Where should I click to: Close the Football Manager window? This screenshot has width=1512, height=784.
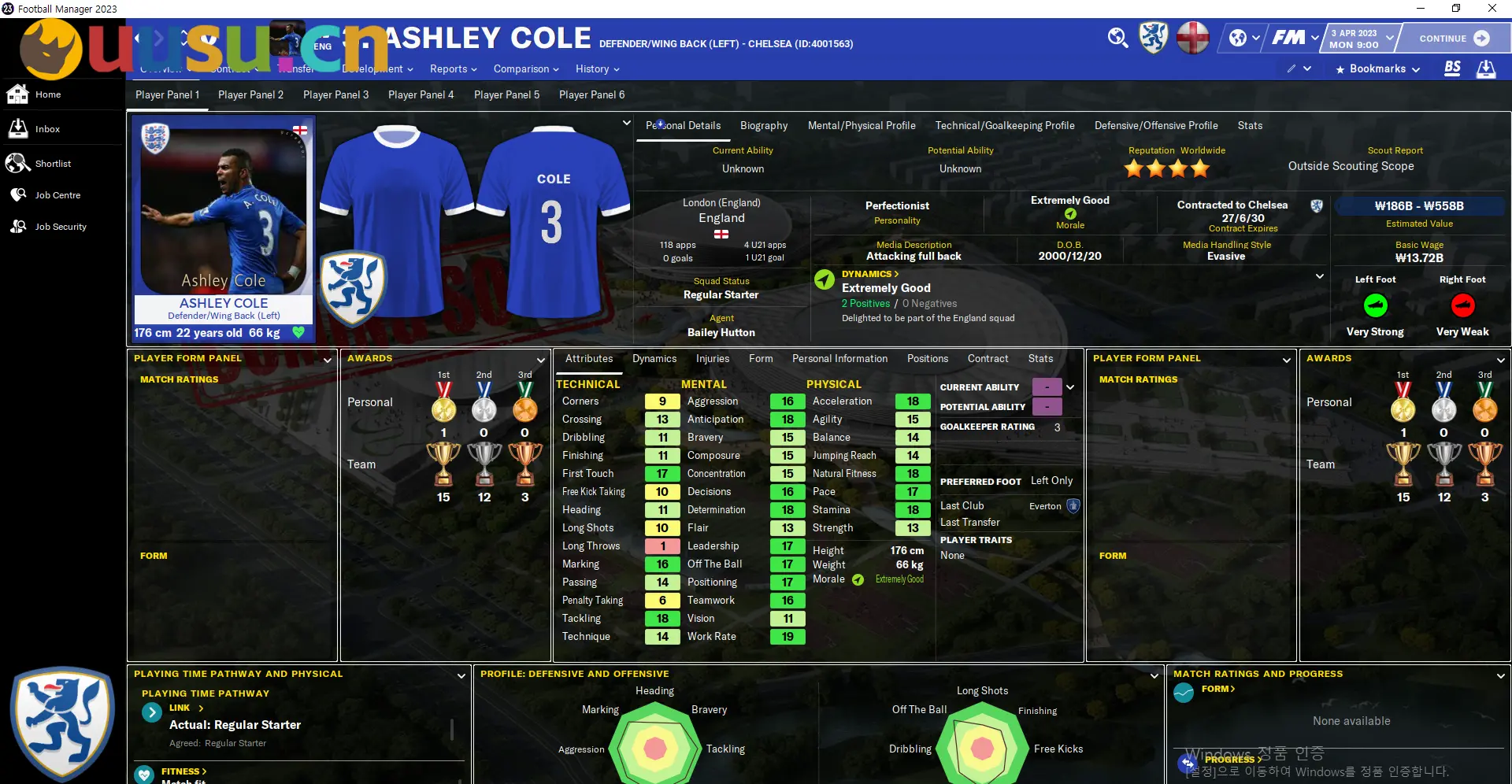1492,9
